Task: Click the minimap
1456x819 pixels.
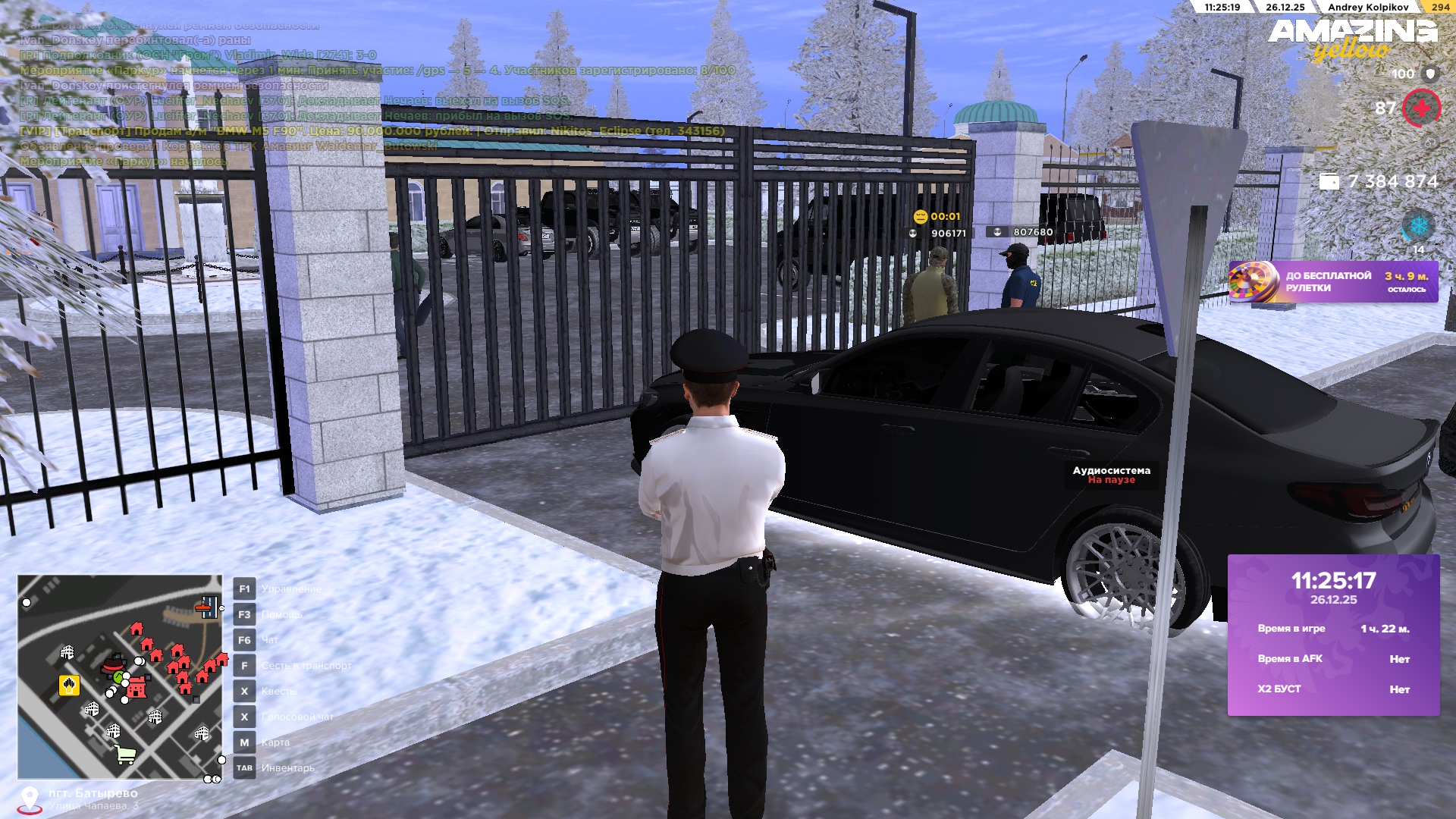Action: pyautogui.click(x=120, y=677)
